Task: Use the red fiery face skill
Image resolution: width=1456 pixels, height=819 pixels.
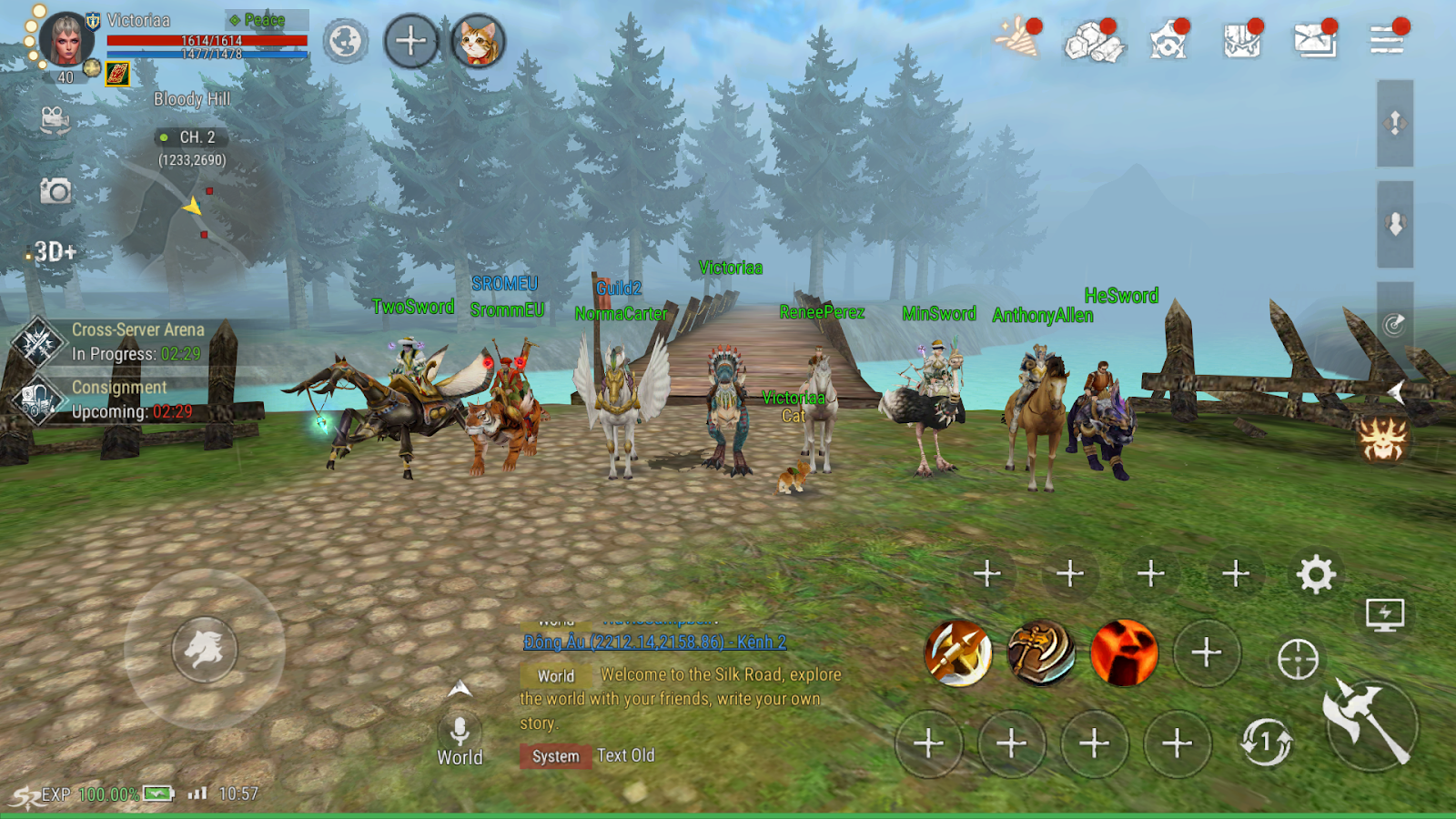Action: (x=1124, y=652)
